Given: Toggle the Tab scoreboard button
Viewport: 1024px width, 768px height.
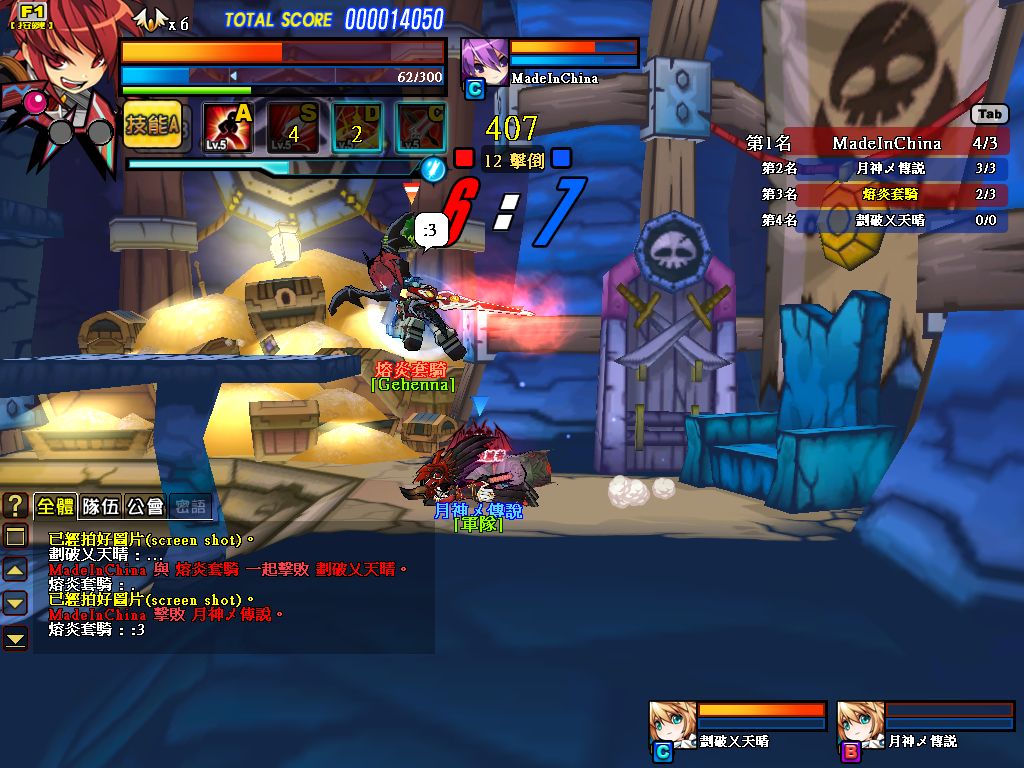Looking at the screenshot, I should click(990, 115).
